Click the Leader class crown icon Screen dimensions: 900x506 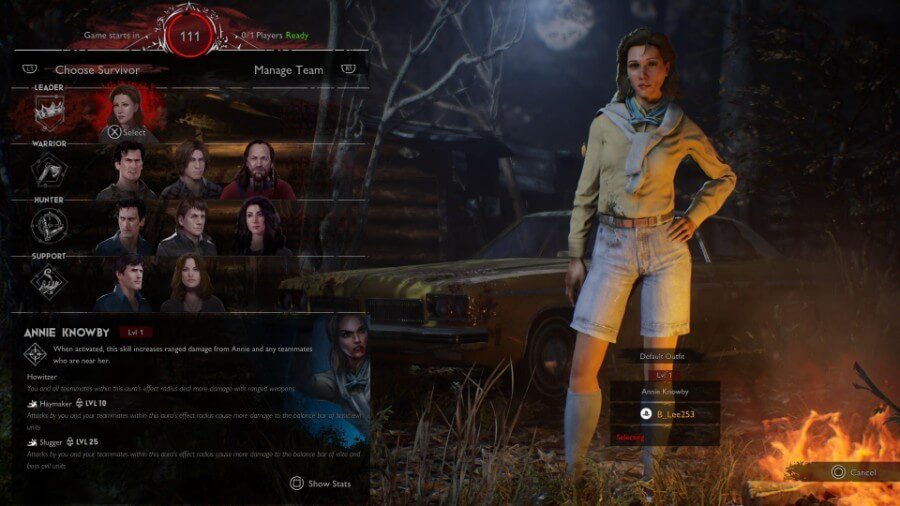pyautogui.click(x=49, y=114)
